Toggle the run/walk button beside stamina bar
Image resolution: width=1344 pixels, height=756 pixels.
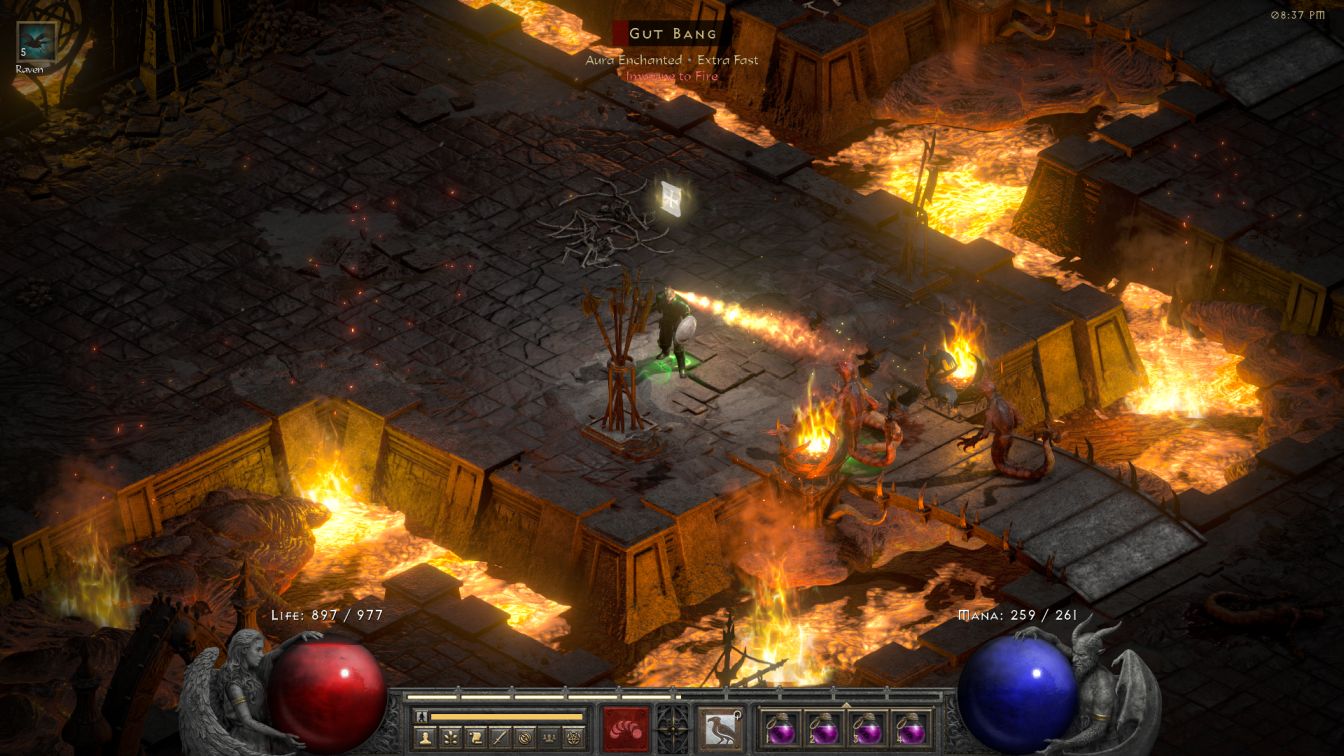[421, 717]
